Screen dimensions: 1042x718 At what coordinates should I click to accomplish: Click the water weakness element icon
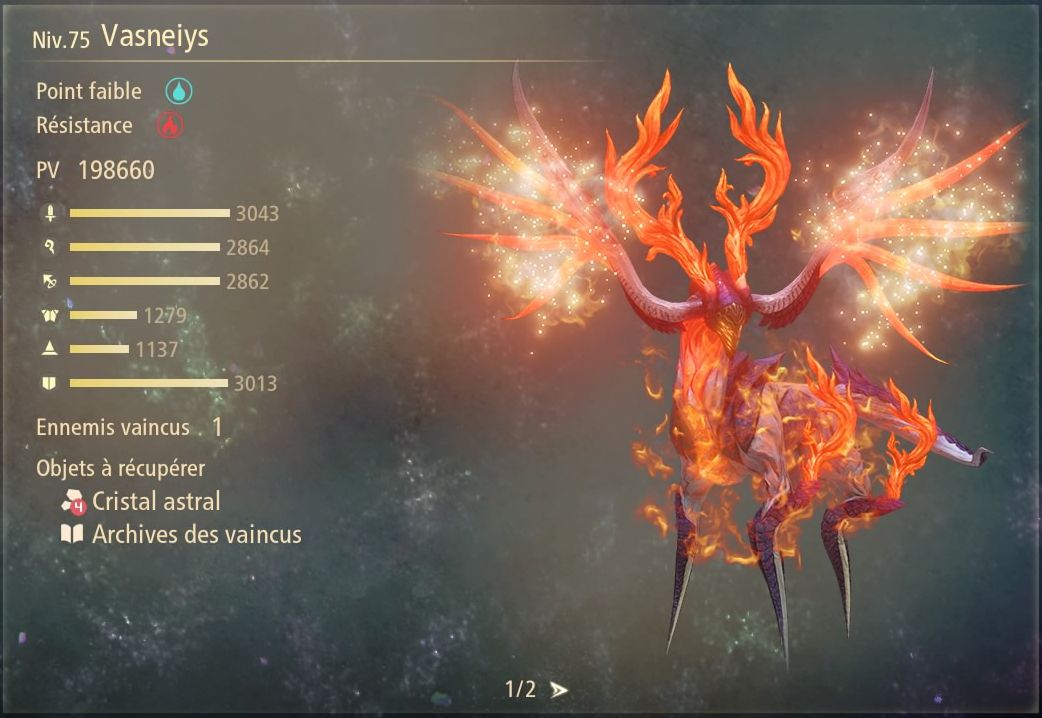pyautogui.click(x=179, y=91)
